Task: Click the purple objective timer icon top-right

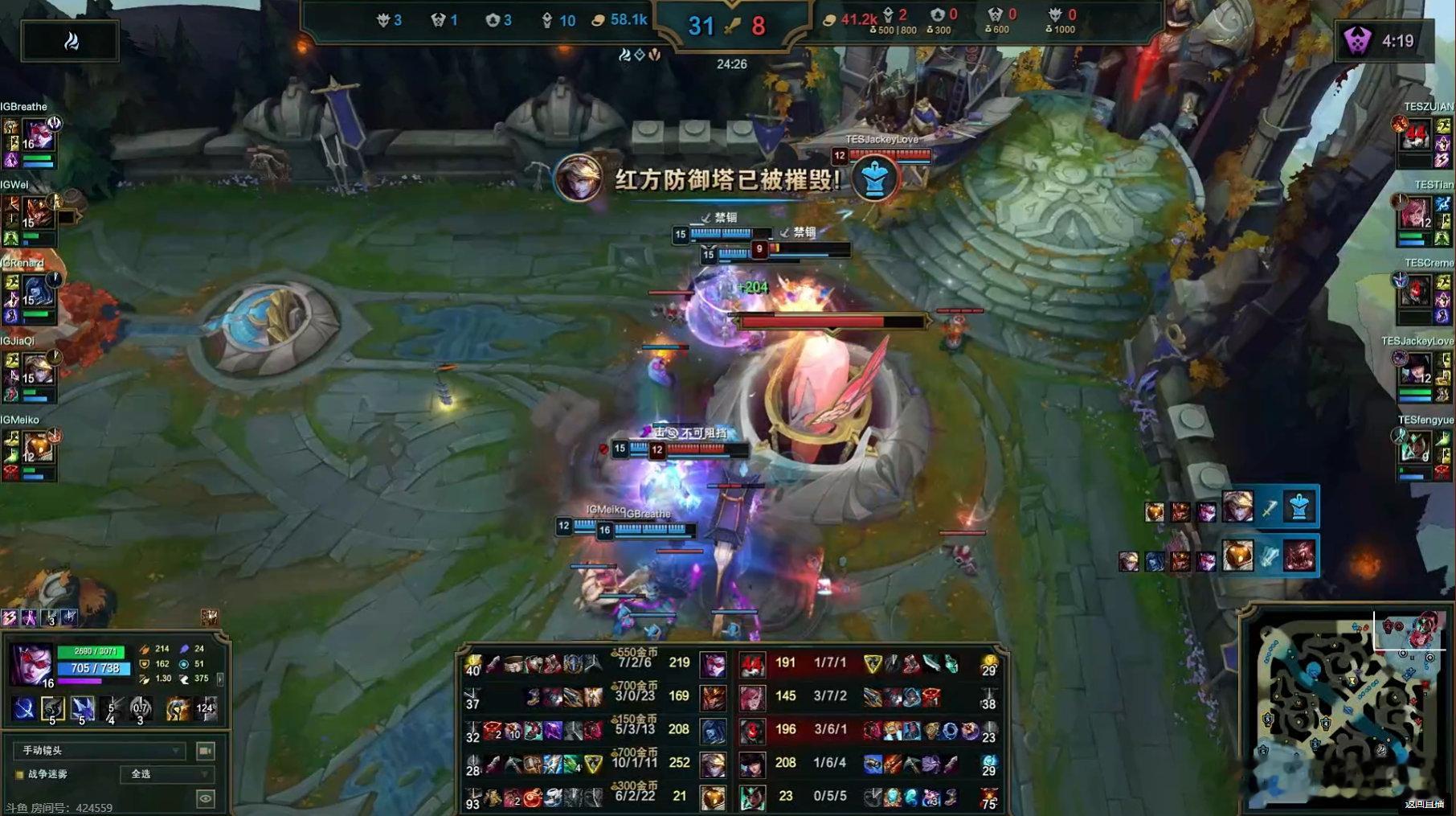Action: click(1358, 40)
